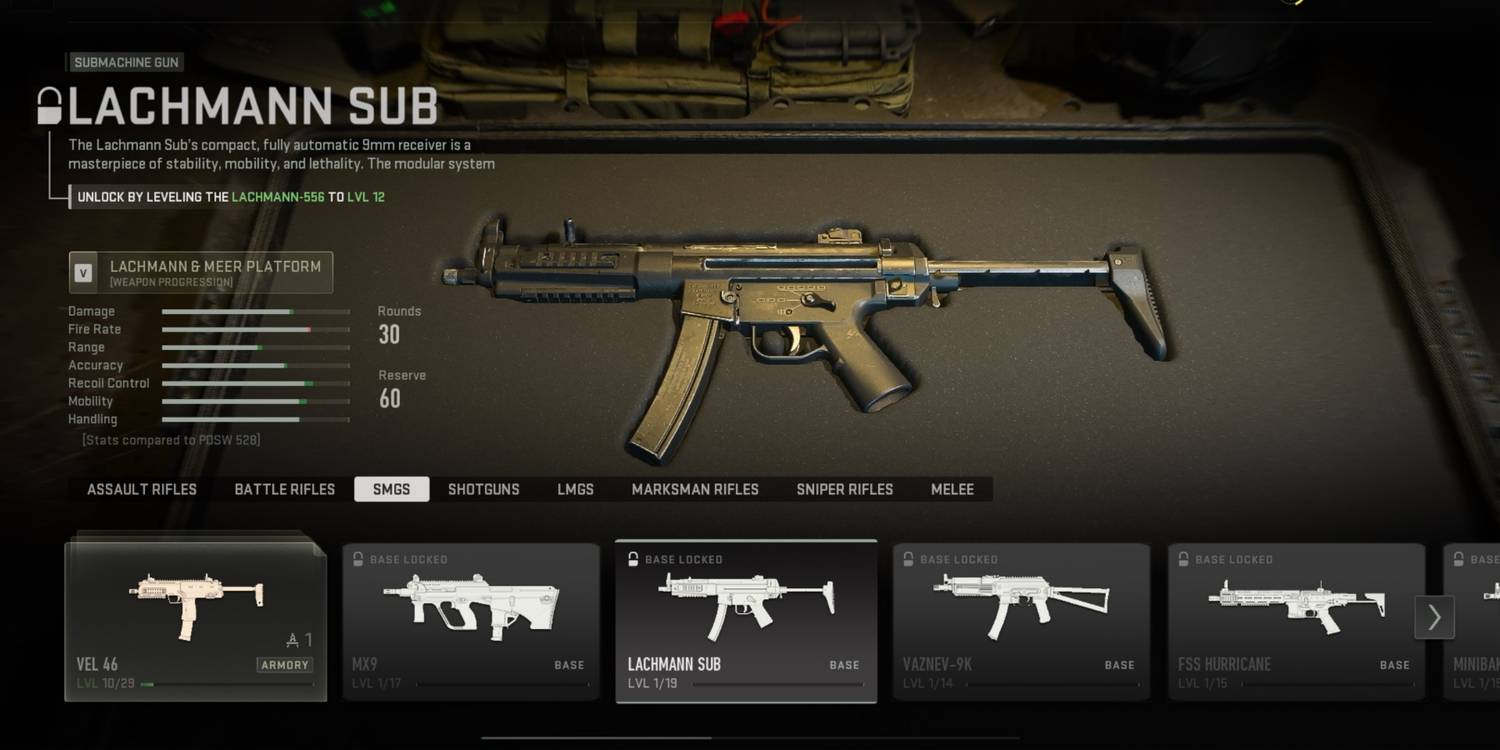Select the ASSAULT RIFLES tab
This screenshot has width=1500, height=750.
(x=141, y=489)
